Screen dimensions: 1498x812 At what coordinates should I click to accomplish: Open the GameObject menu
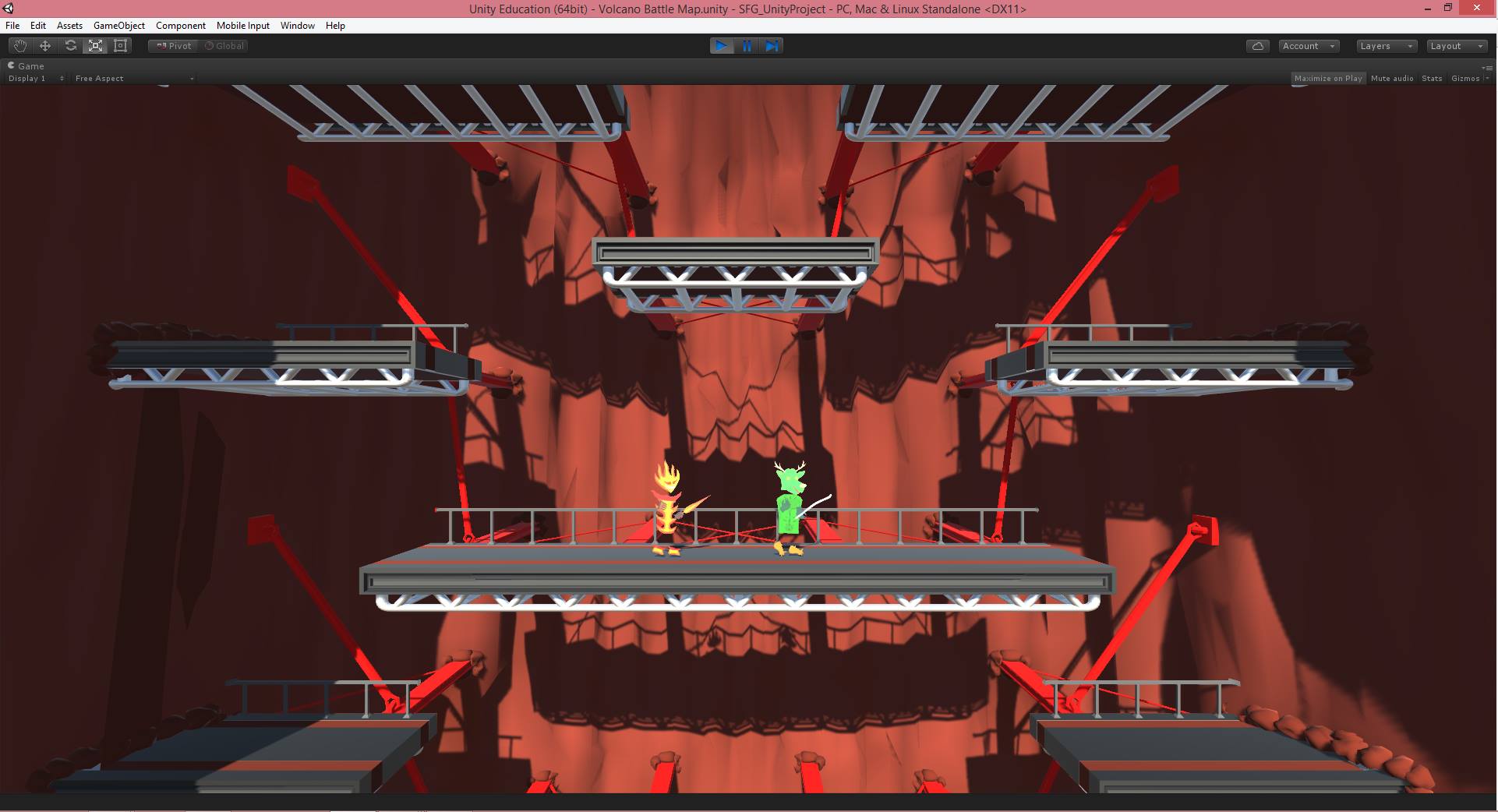(x=118, y=25)
